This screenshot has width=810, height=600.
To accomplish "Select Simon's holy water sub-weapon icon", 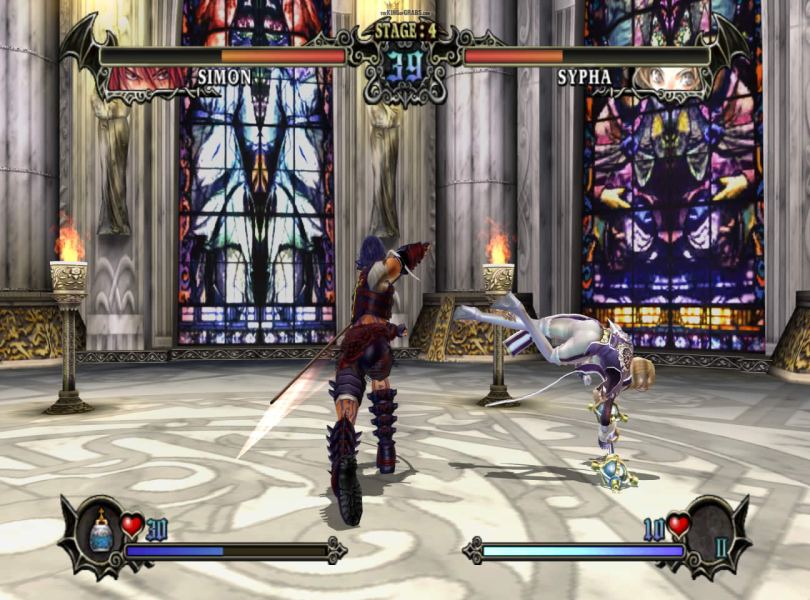I will point(101,533).
